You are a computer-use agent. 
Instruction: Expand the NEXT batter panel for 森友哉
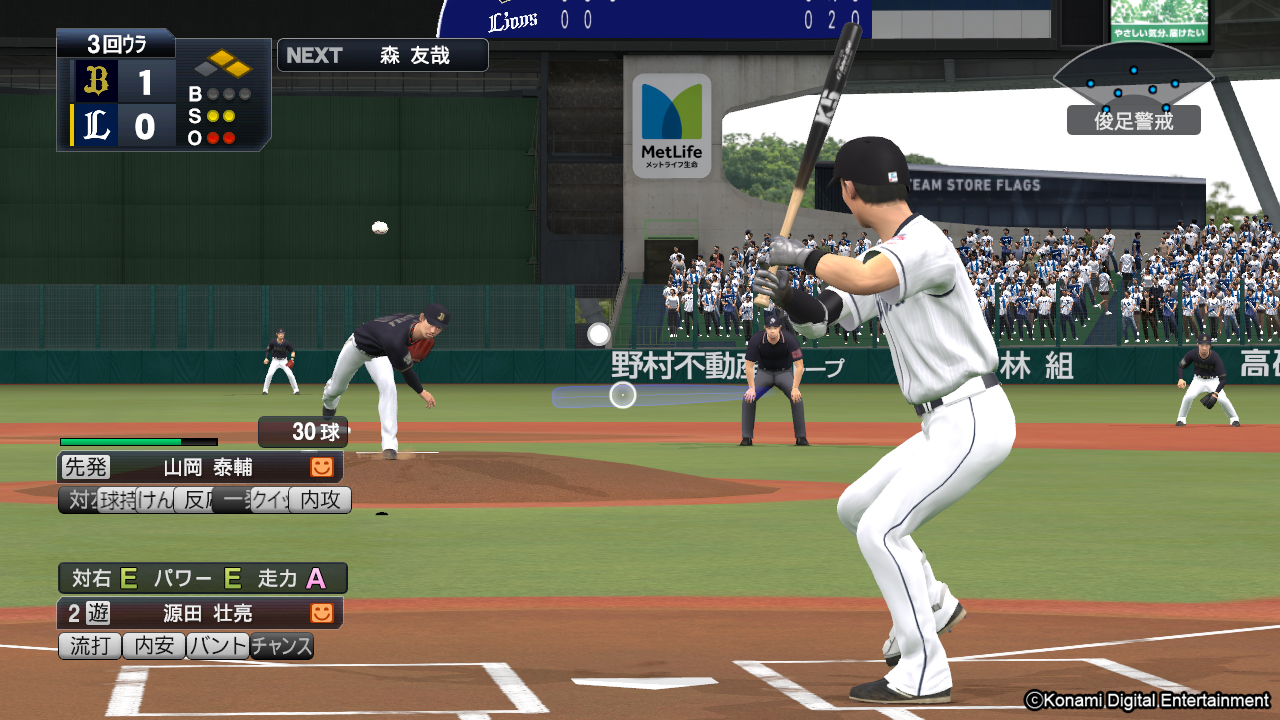381,55
